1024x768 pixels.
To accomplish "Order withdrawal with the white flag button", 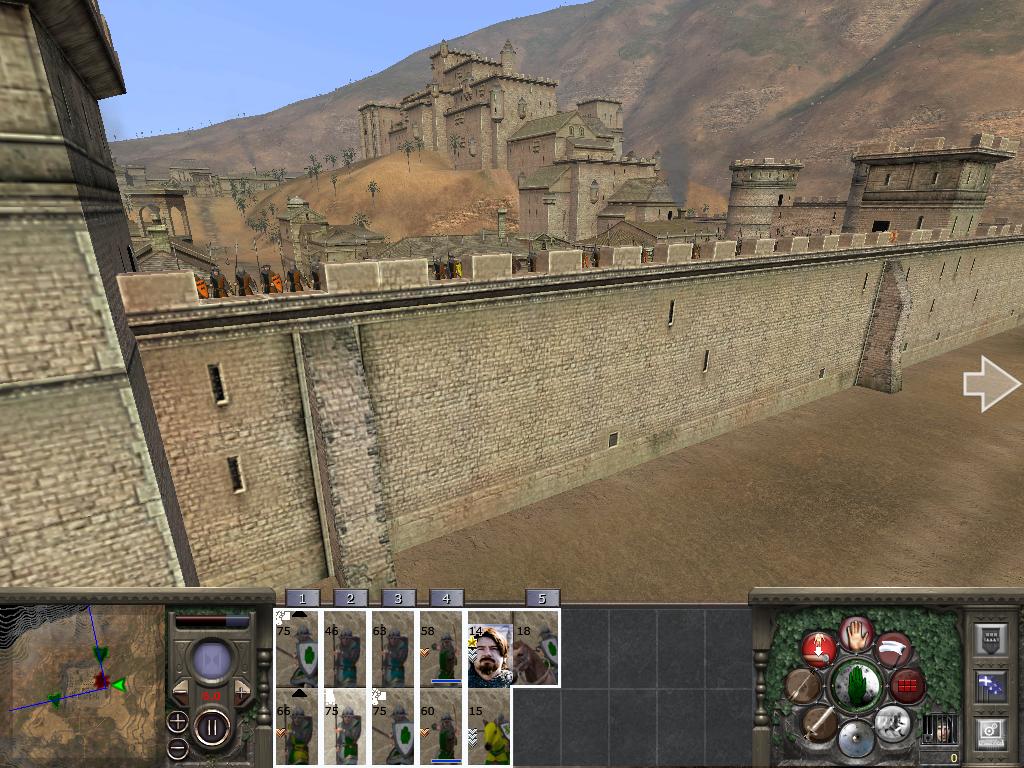I will (894, 649).
